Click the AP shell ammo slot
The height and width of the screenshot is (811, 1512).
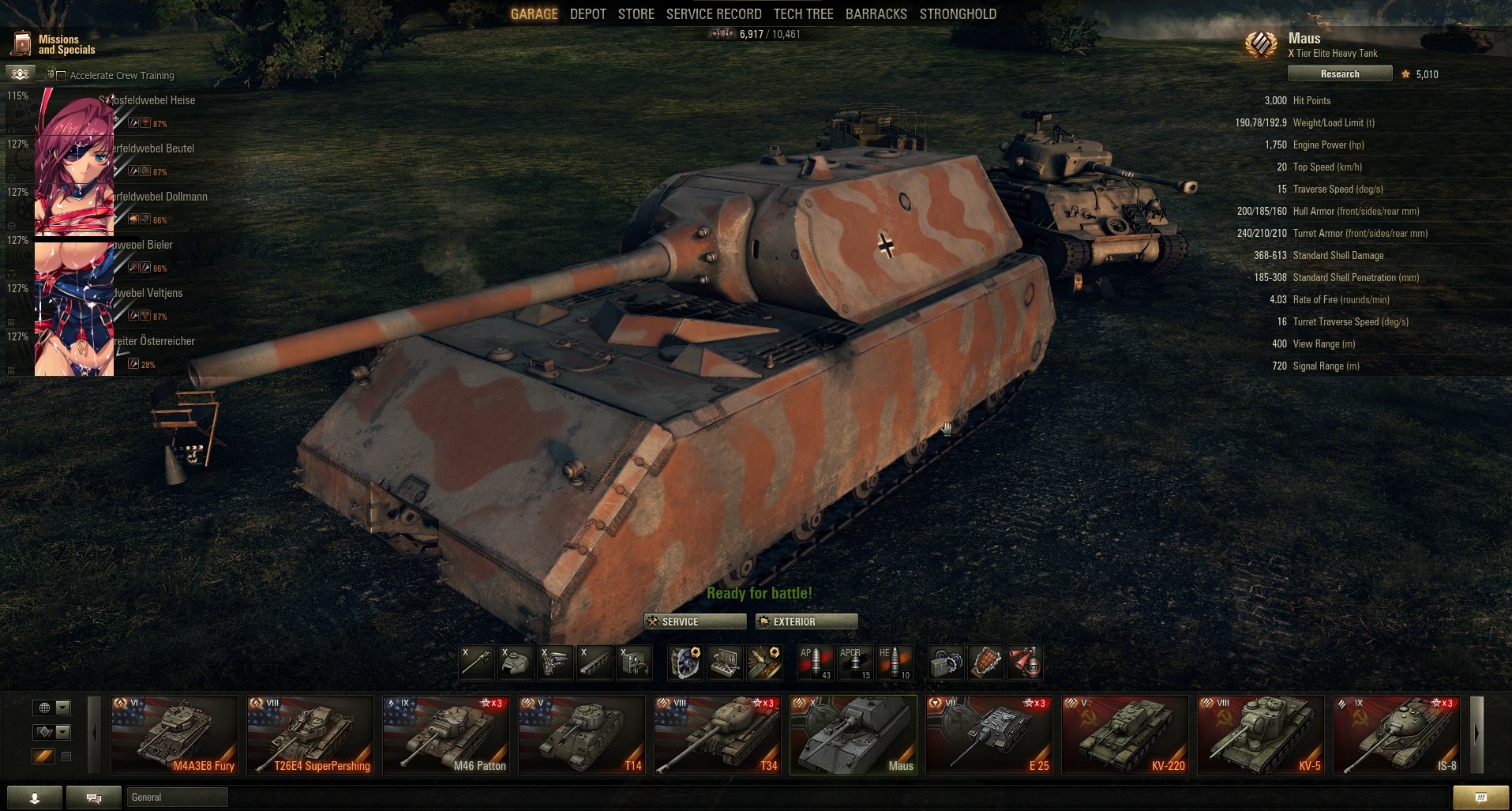[x=815, y=663]
